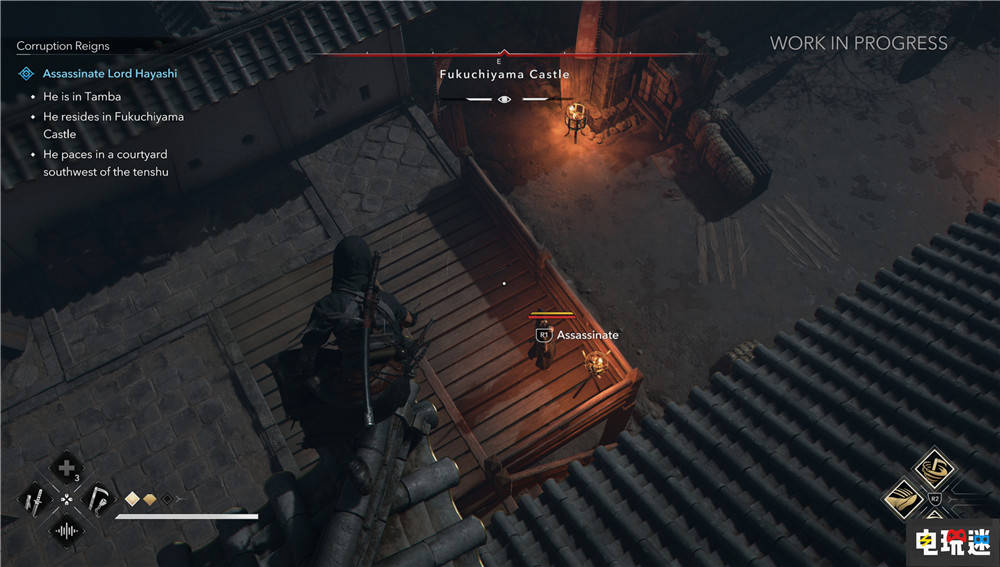
Task: Select the kunai throwing knives tool
Action: coord(34,498)
